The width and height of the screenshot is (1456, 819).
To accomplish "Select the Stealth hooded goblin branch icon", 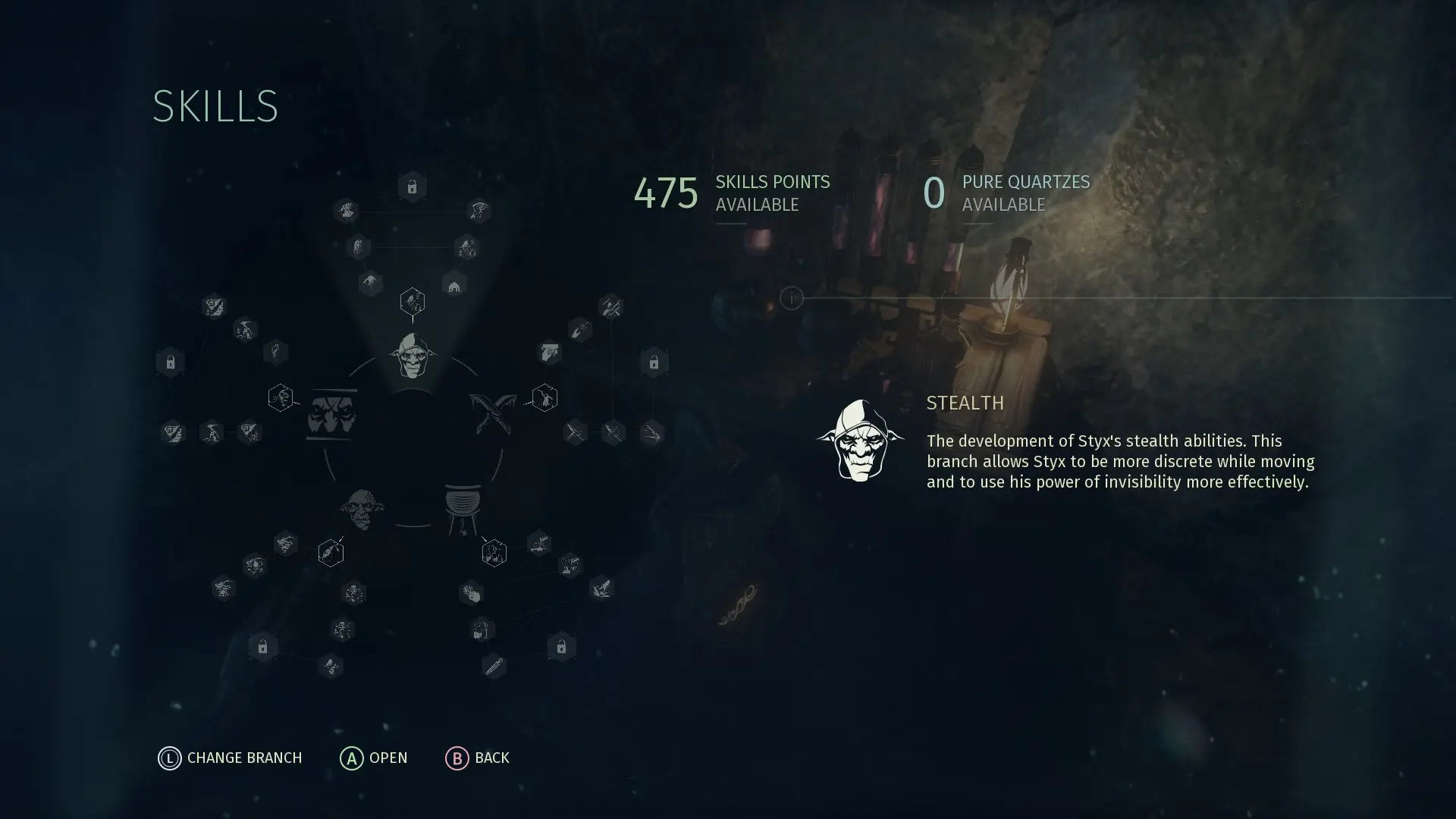I will [412, 356].
